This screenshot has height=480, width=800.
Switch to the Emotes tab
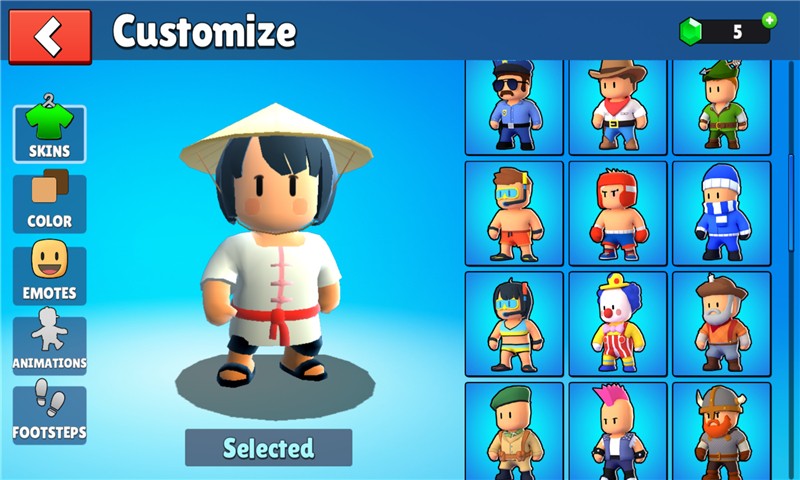coord(49,274)
